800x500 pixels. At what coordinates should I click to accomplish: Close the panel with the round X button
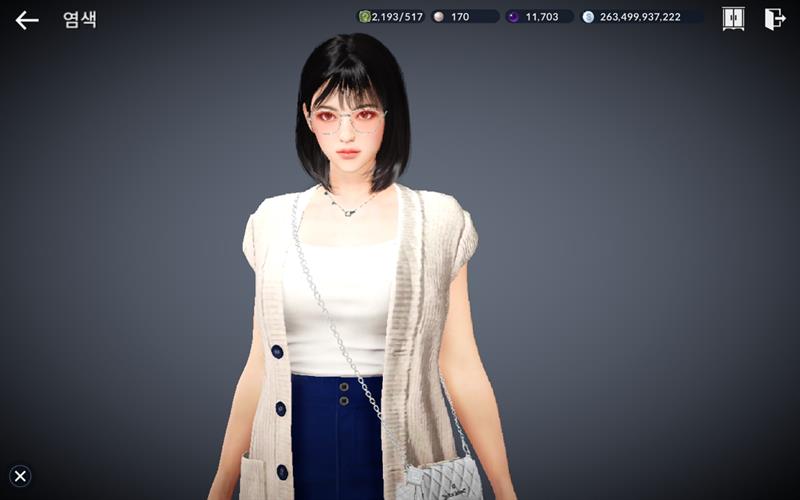pyautogui.click(x=20, y=476)
